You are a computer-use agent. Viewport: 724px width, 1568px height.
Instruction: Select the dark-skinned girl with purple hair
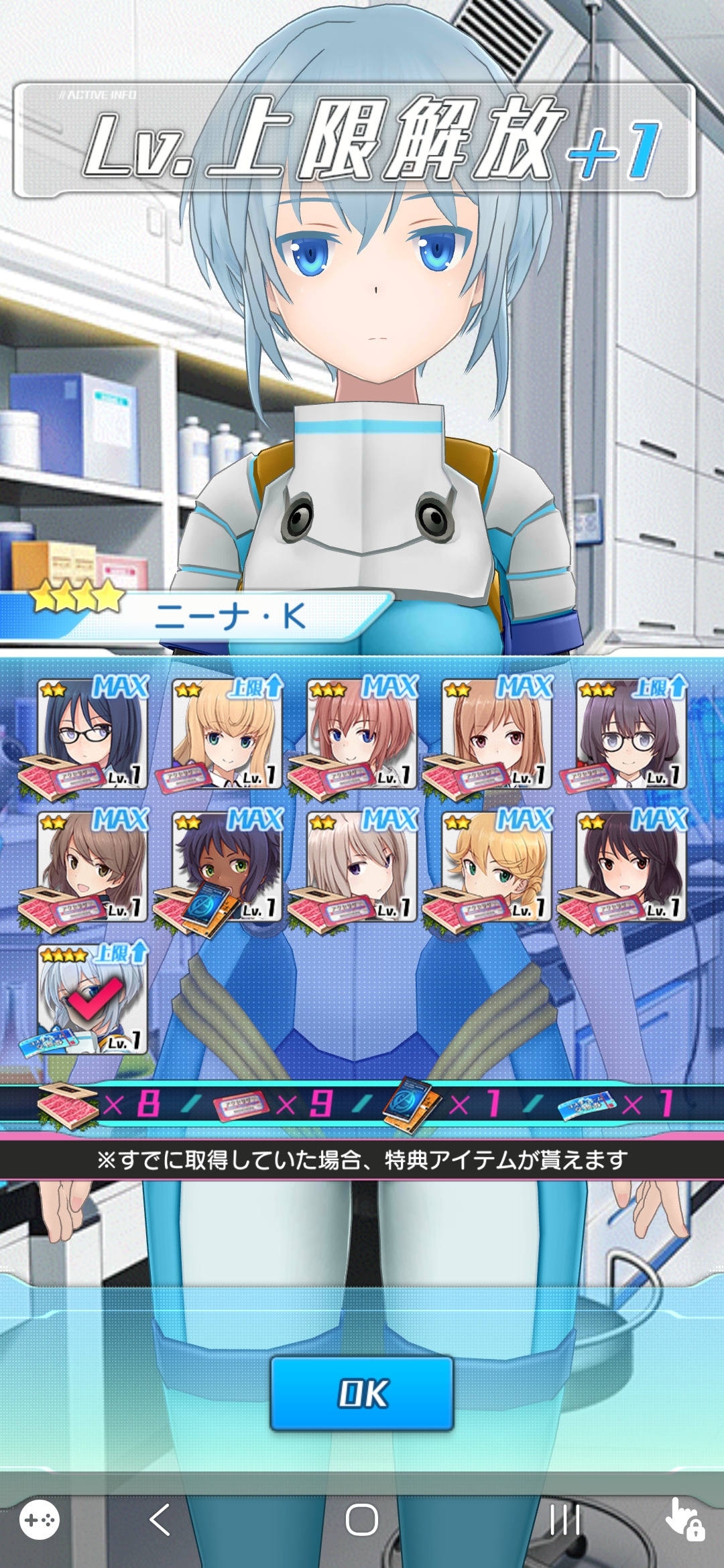227,867
